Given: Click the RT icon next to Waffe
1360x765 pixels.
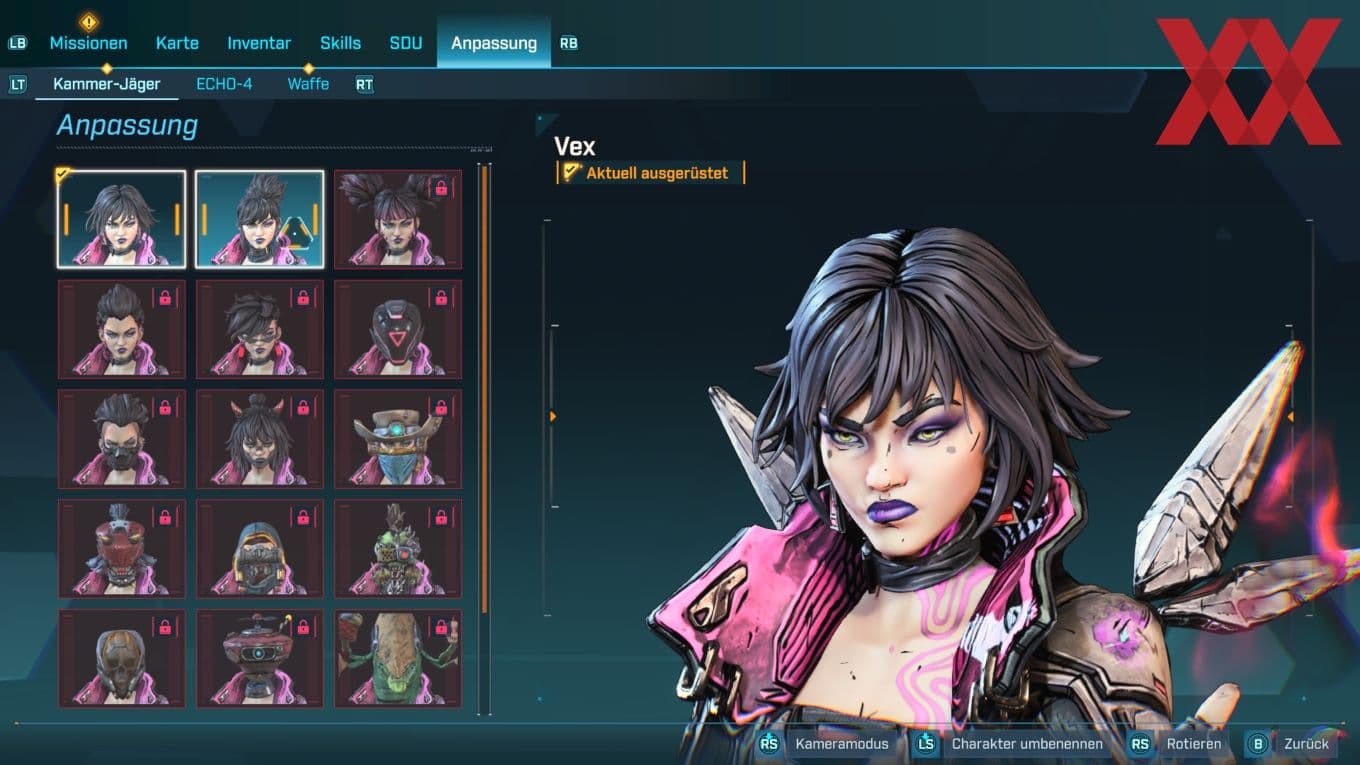Looking at the screenshot, I should (364, 85).
